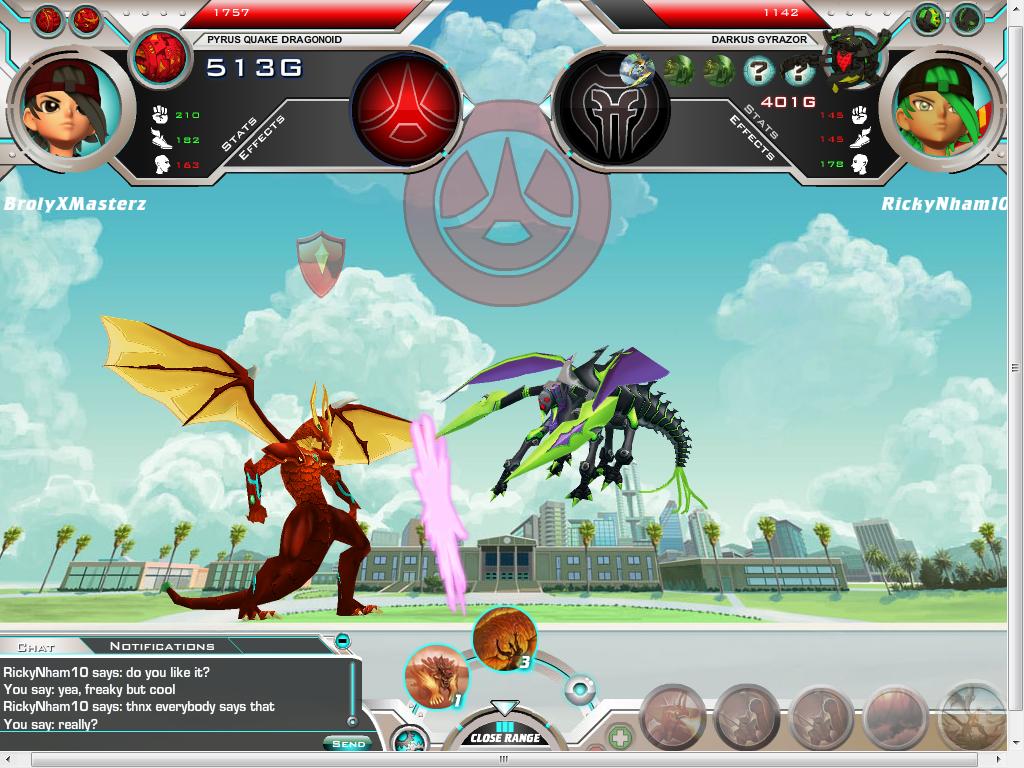Switch to the Notifications tab
Image resolution: width=1024 pixels, height=768 pixels.
click(162, 646)
